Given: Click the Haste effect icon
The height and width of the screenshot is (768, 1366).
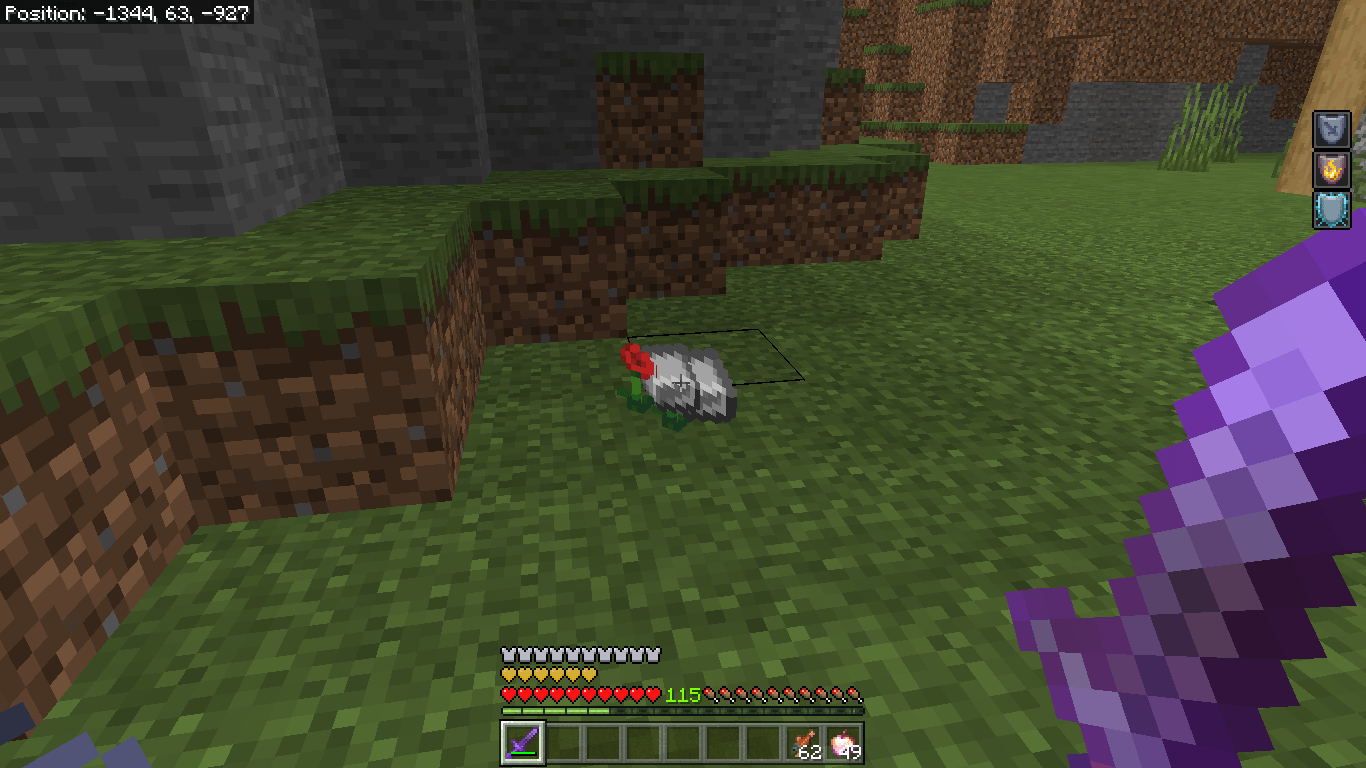Looking at the screenshot, I should tap(1331, 129).
